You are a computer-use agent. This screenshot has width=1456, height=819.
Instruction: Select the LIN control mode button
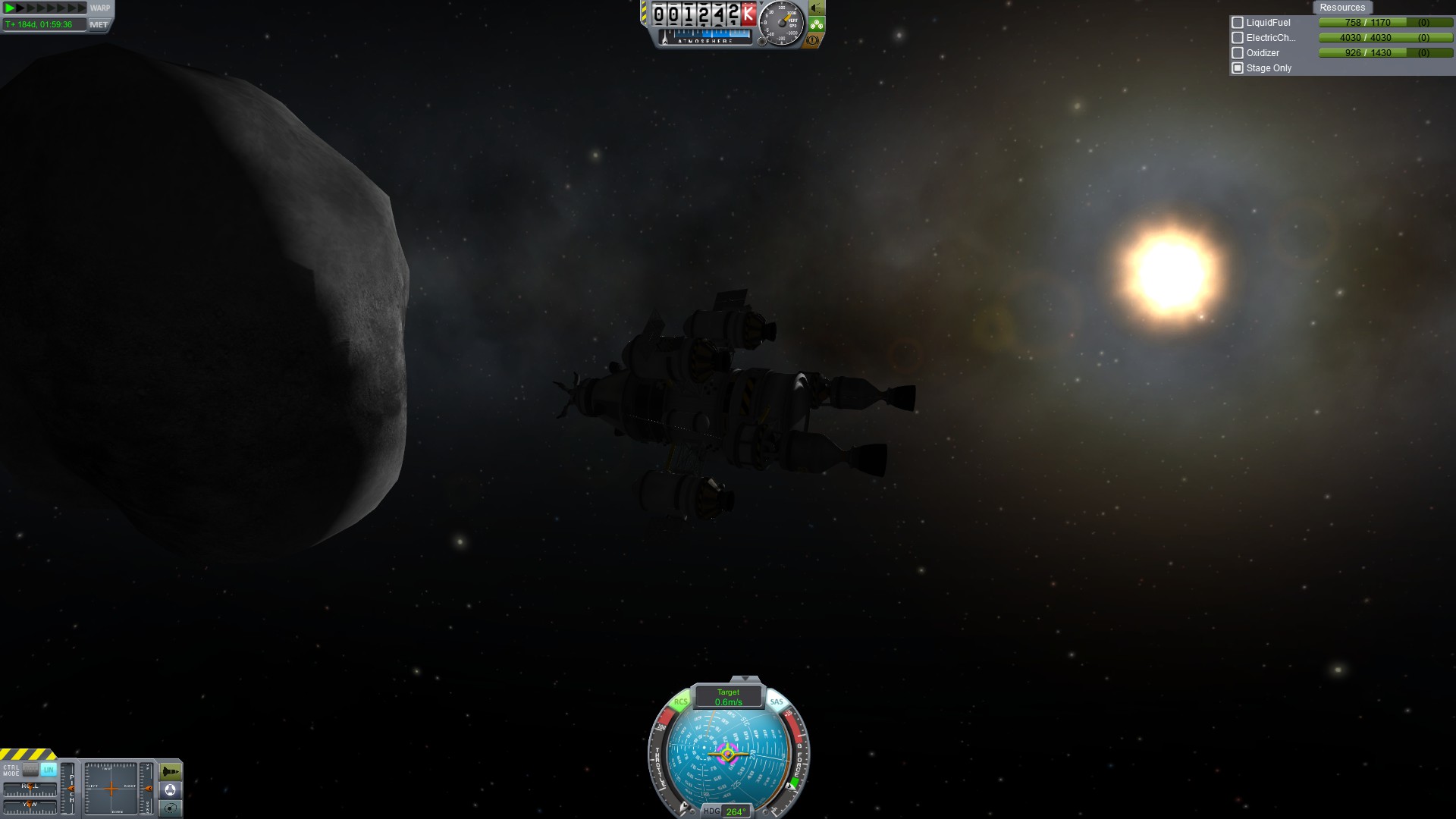tap(49, 770)
